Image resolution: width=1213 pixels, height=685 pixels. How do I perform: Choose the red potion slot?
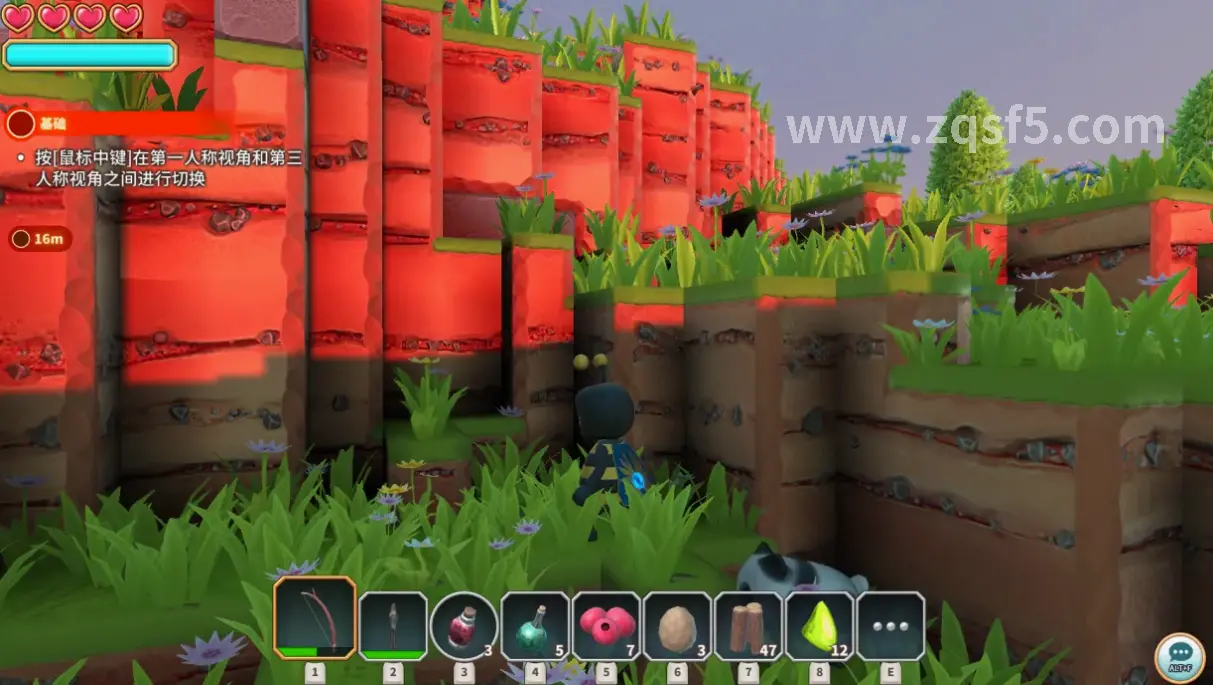(464, 626)
